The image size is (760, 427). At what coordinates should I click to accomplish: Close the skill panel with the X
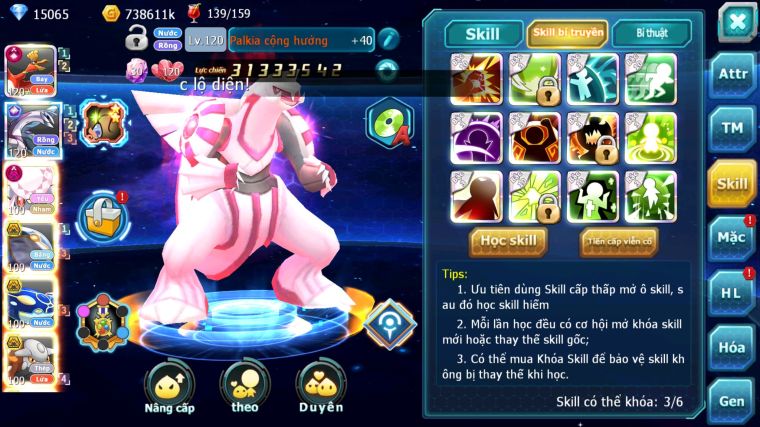pyautogui.click(x=737, y=21)
